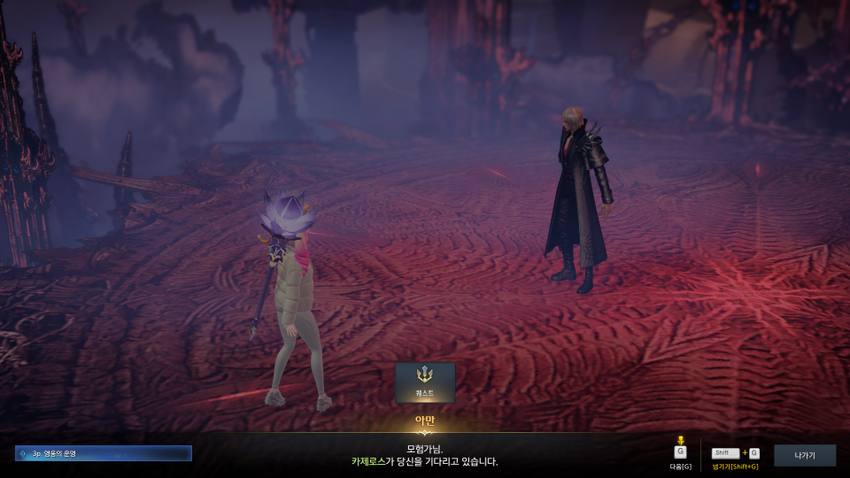Click the 나가기 exit button
Screen dimensions: 850x478
click(x=804, y=455)
